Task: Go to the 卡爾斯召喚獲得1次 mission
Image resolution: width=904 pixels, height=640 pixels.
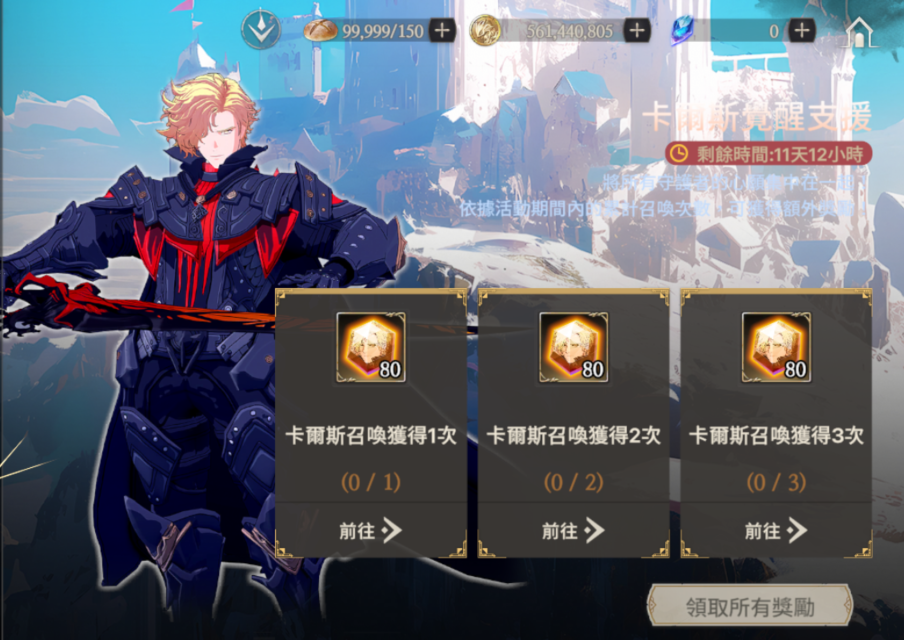Action: point(370,530)
